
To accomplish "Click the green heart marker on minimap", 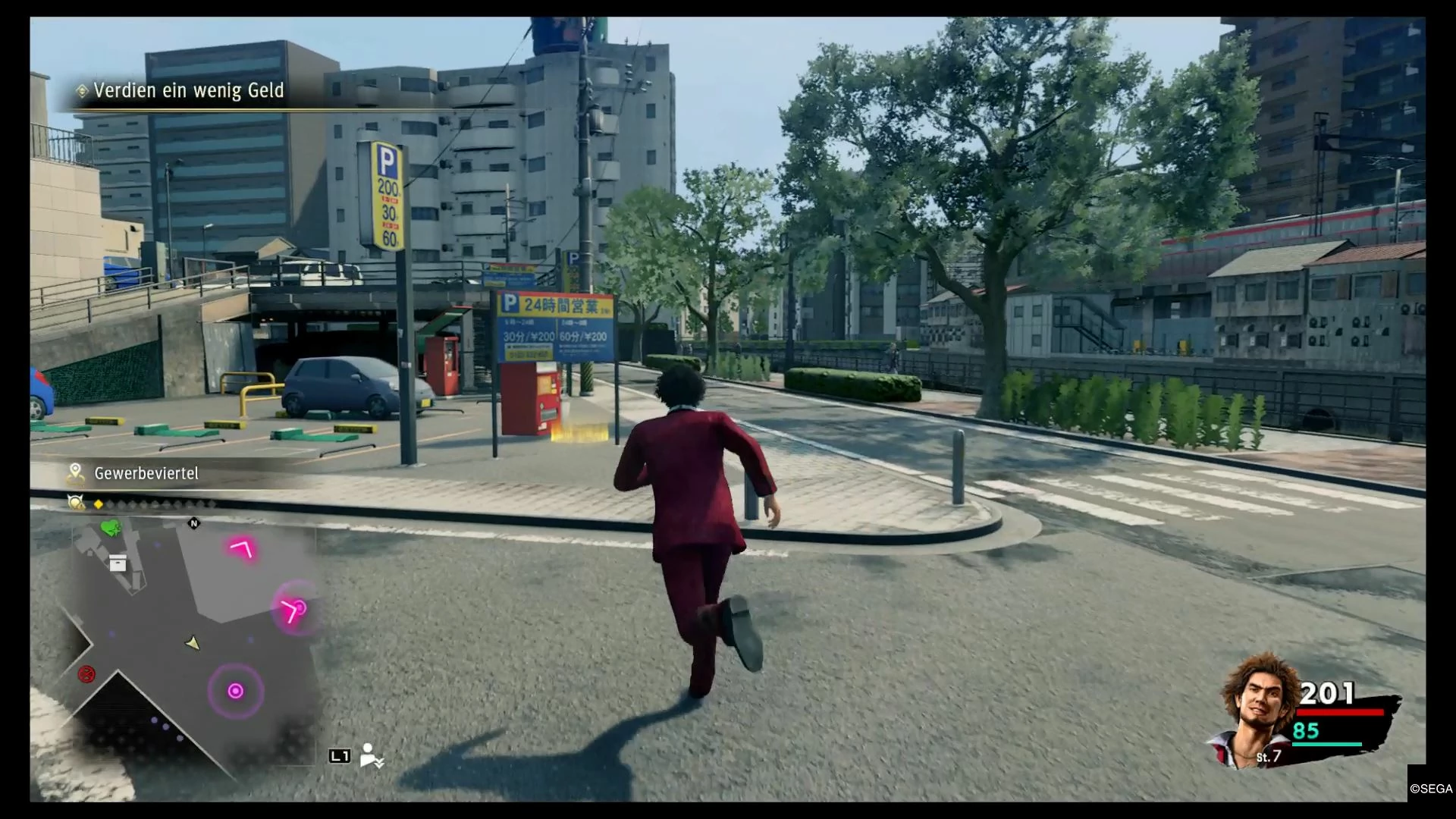I will 111,527.
